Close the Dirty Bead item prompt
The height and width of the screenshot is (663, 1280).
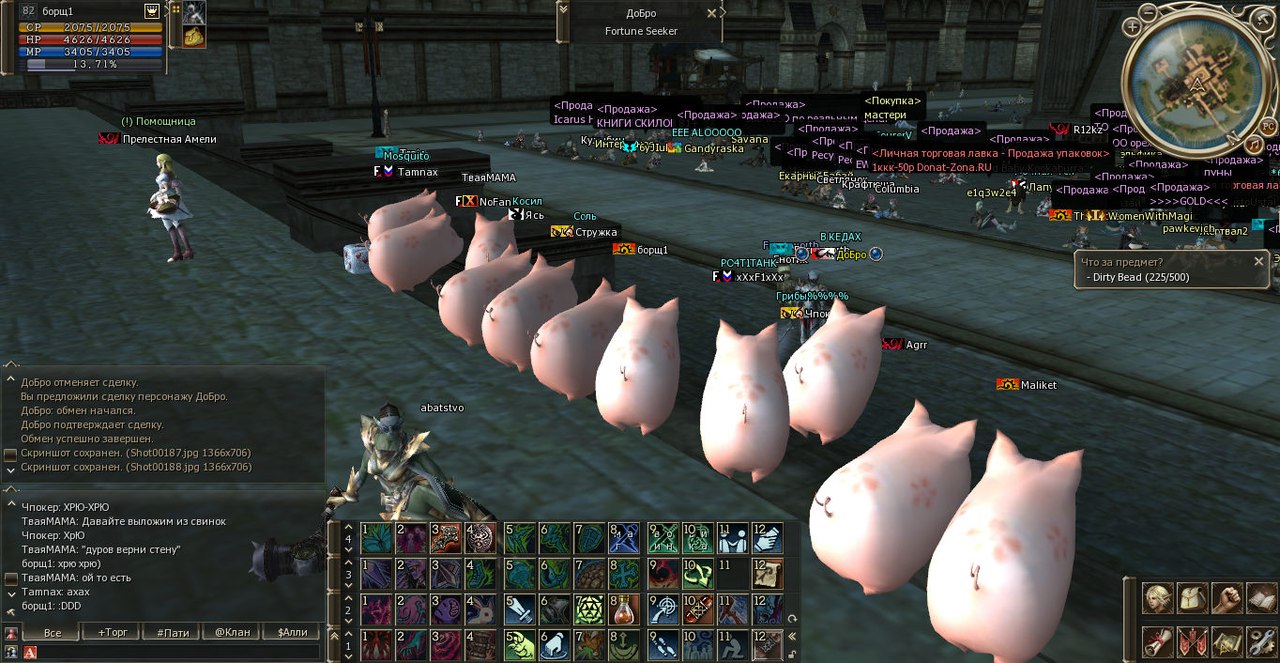(x=1259, y=261)
